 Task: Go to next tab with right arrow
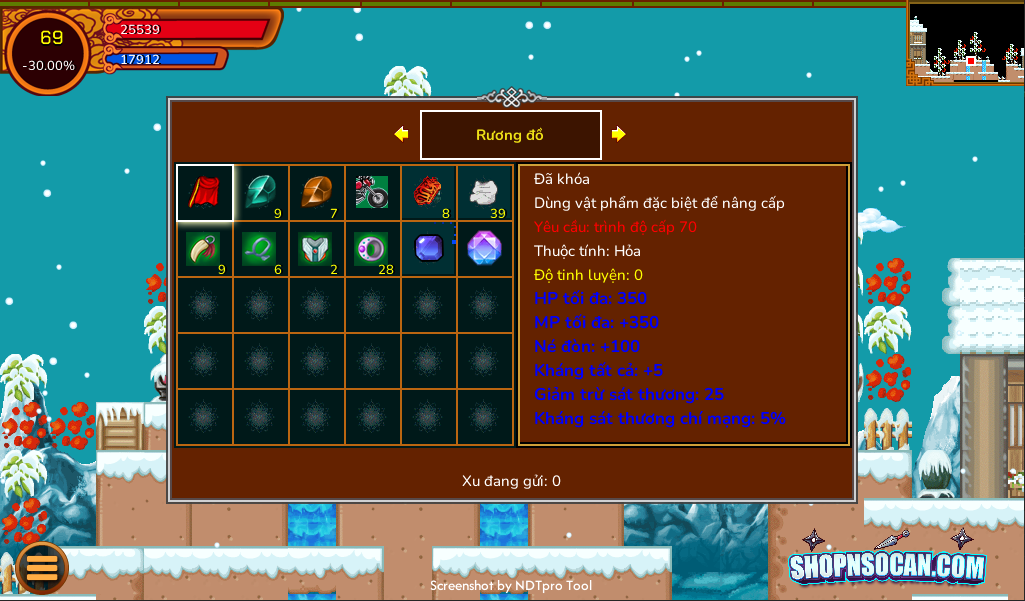click(619, 134)
